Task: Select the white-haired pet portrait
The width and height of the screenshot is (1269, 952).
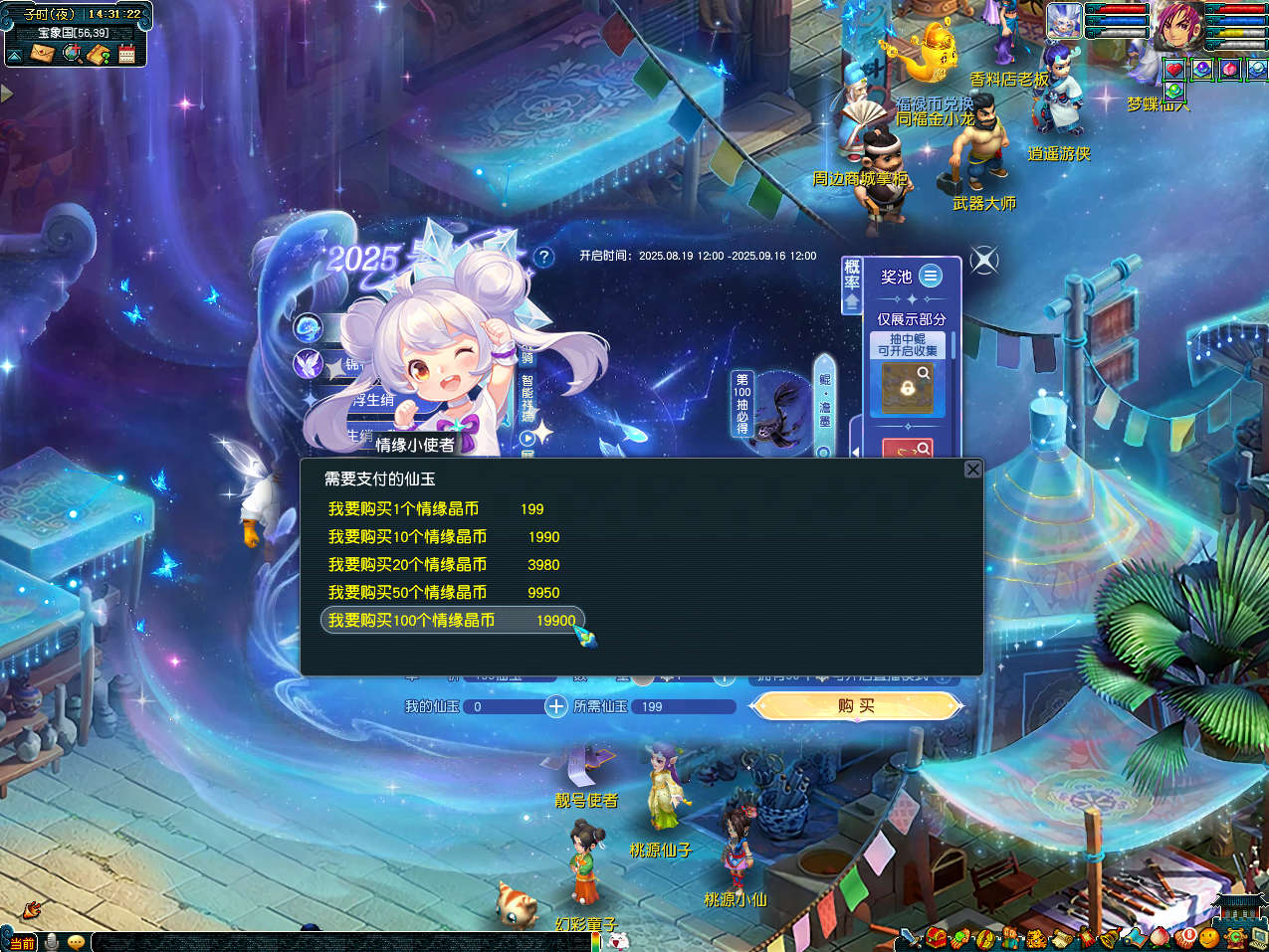Action: tap(1064, 21)
